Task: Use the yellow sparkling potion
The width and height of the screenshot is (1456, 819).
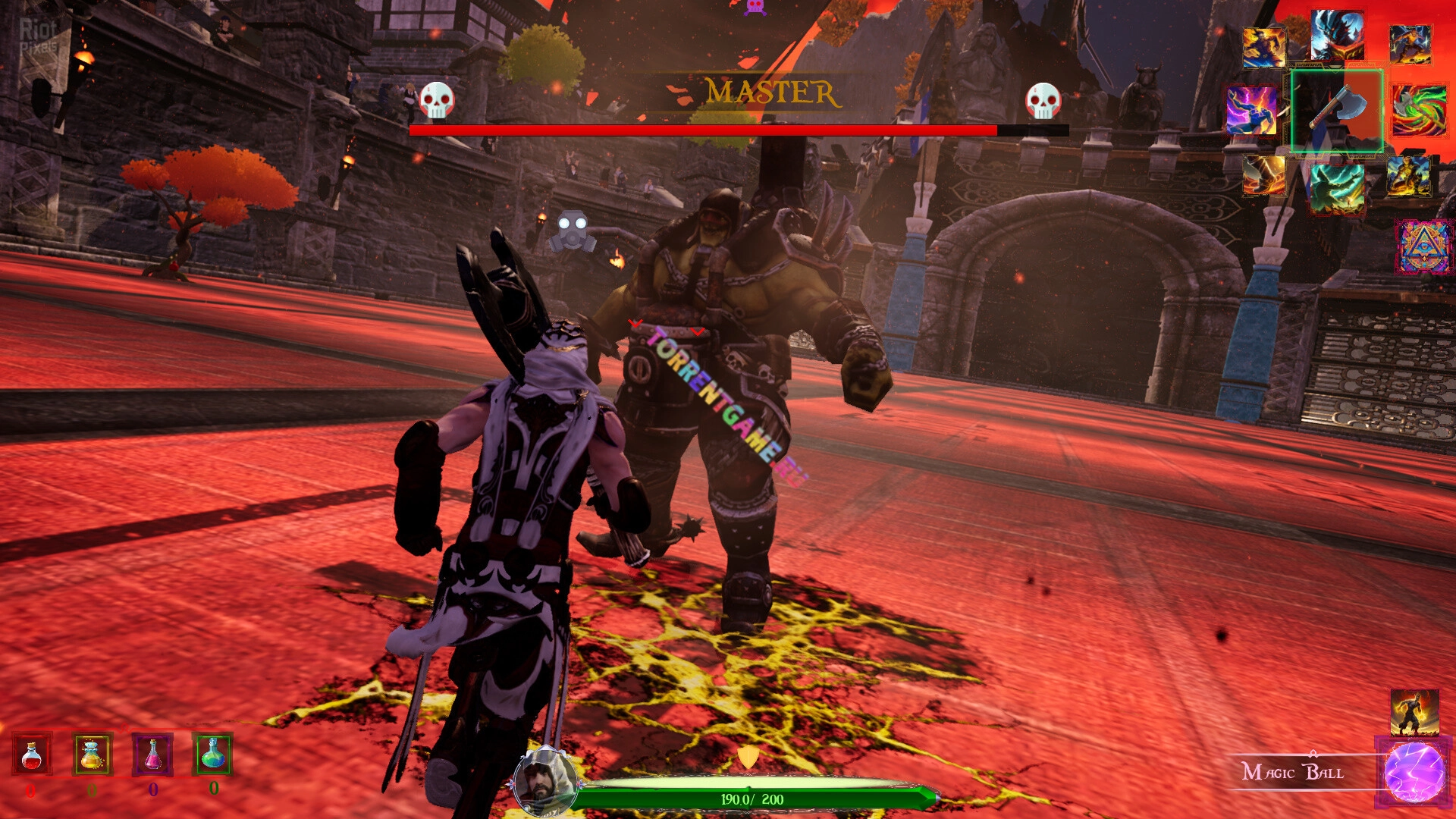Action: coord(93,755)
